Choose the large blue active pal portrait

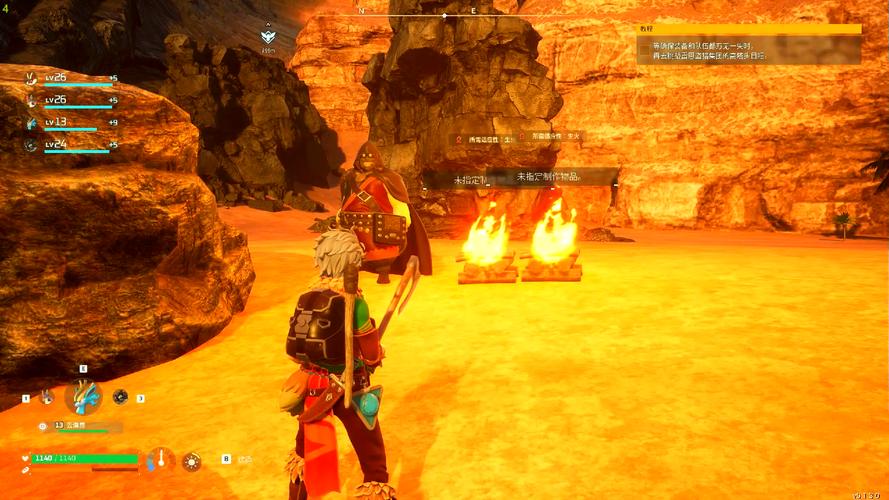pos(83,397)
